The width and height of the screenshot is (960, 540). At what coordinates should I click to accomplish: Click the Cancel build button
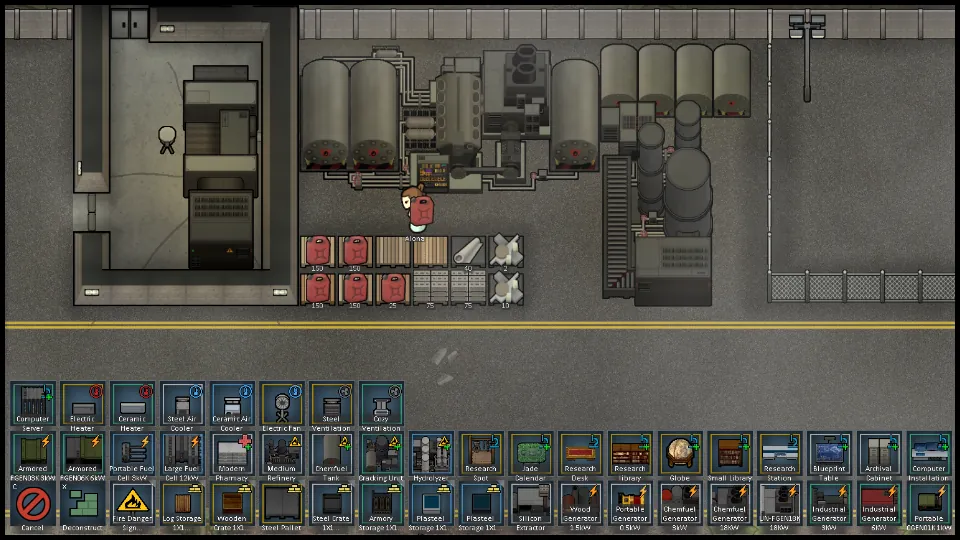33,505
